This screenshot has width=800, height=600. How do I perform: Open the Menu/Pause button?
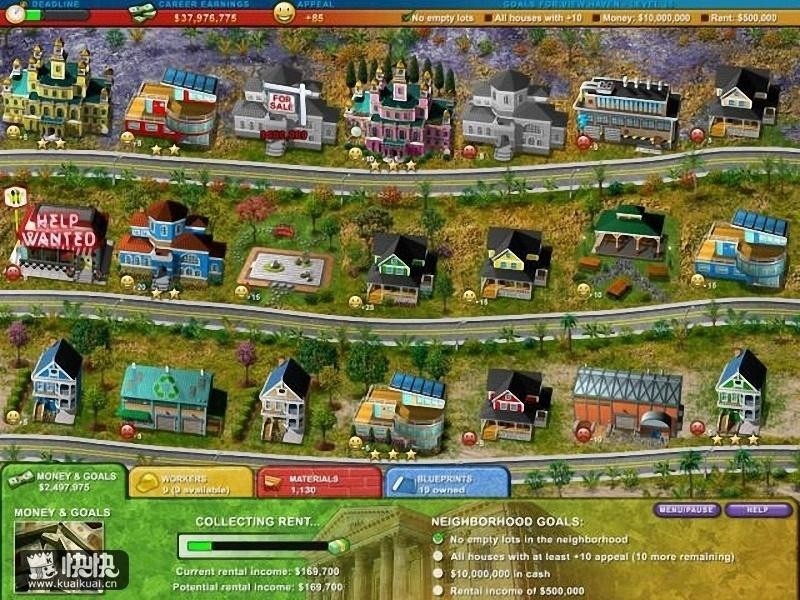tap(687, 510)
